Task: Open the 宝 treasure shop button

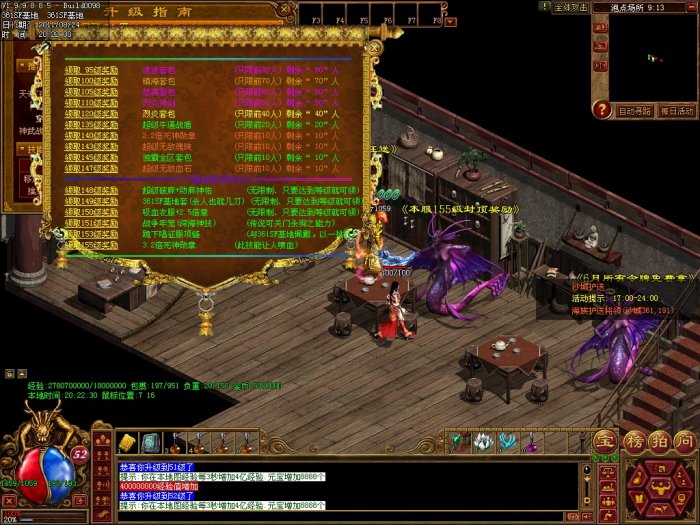Action: point(604,441)
